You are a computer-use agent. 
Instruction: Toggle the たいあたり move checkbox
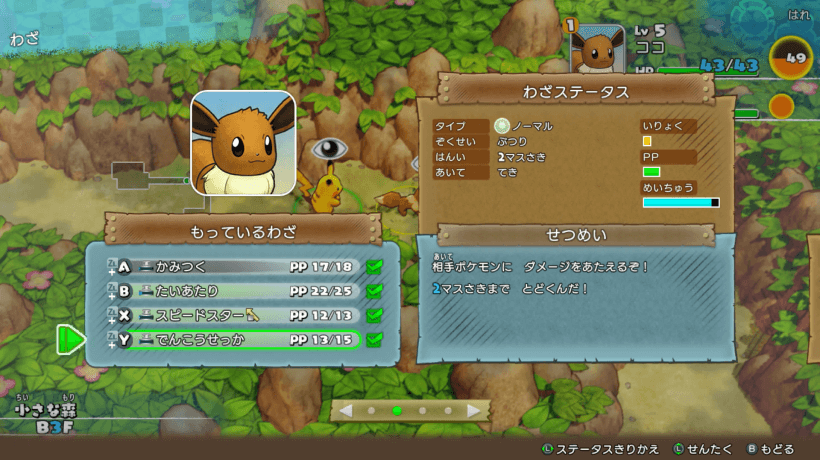pos(375,291)
